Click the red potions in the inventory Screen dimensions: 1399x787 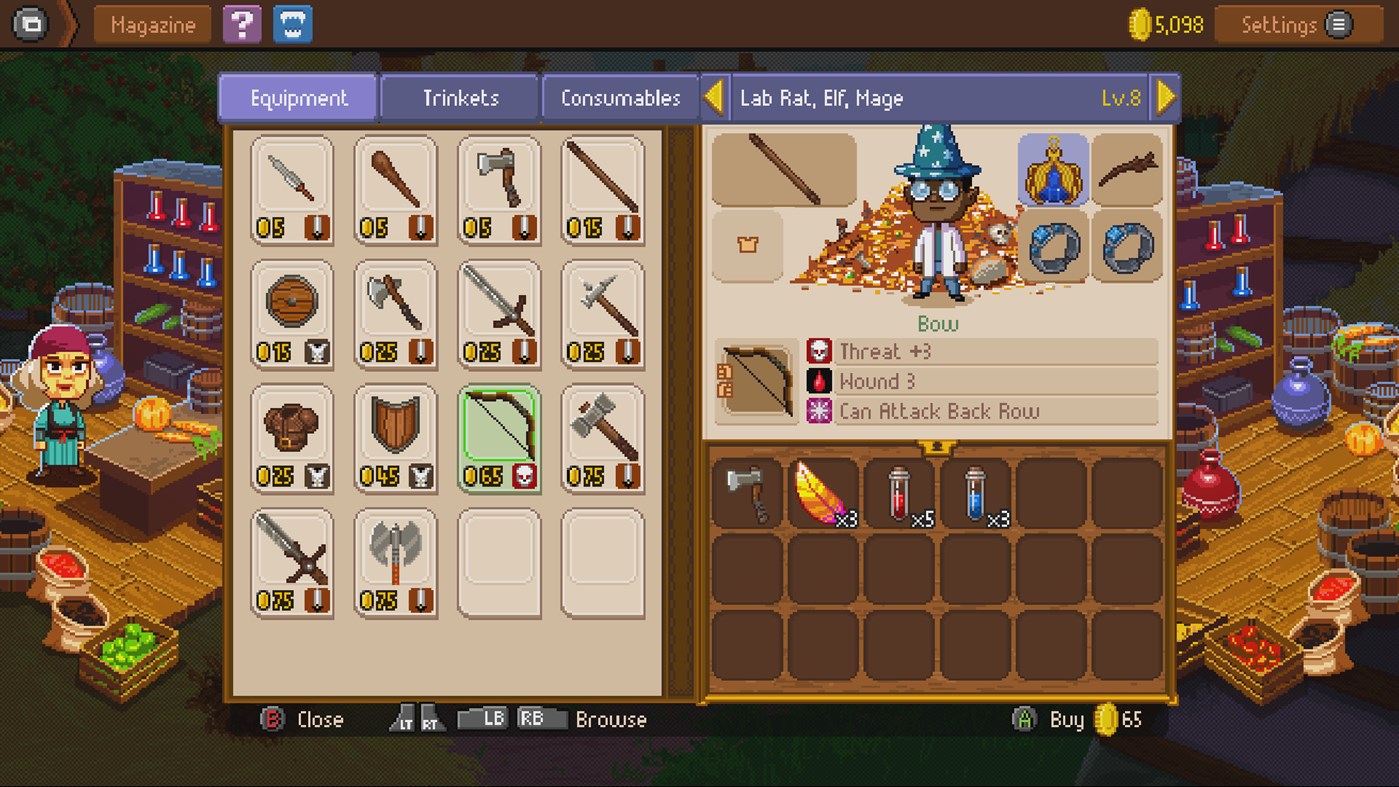[899, 491]
